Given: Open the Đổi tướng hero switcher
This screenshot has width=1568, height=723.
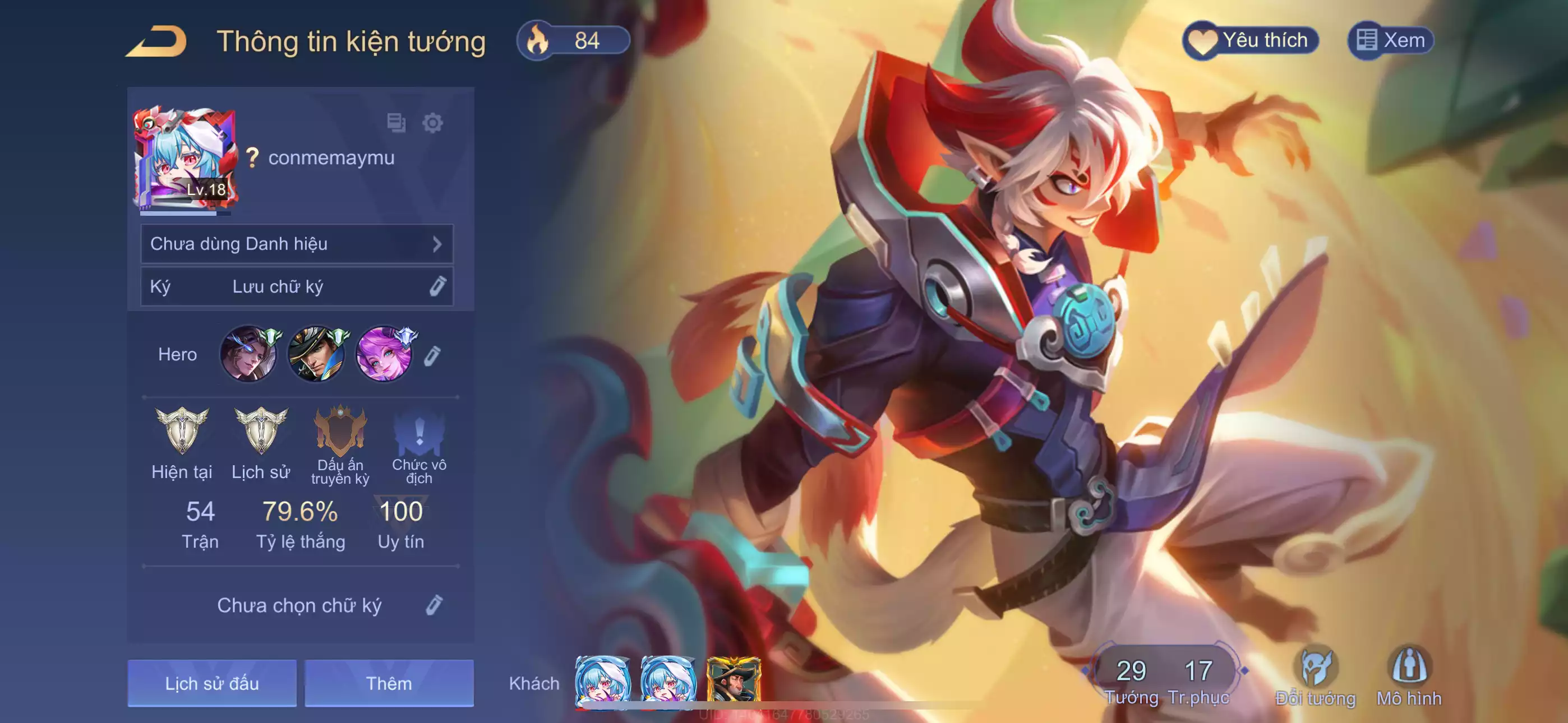Looking at the screenshot, I should (x=1315, y=676).
